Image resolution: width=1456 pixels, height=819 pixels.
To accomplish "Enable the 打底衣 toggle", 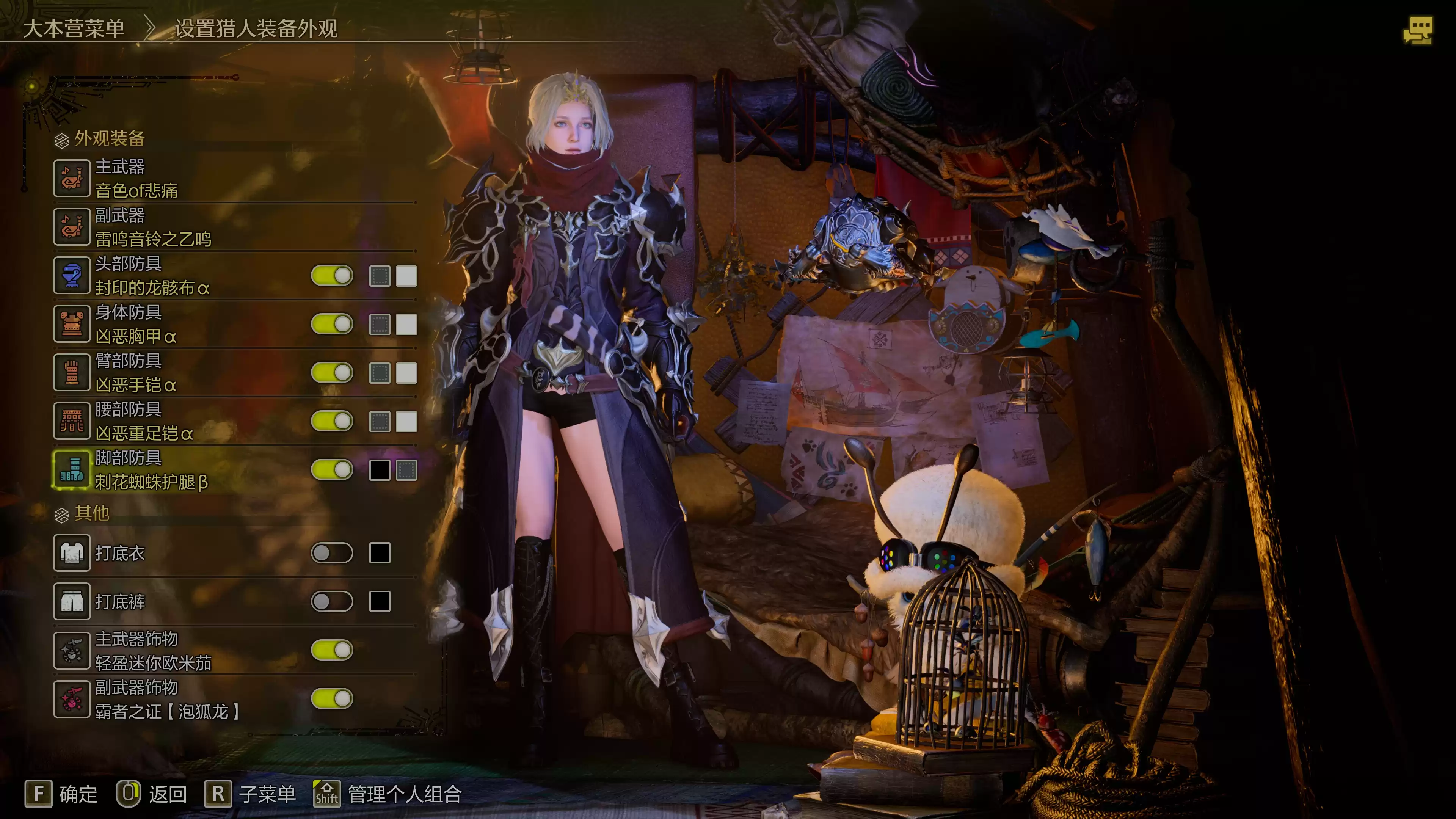I will click(332, 553).
